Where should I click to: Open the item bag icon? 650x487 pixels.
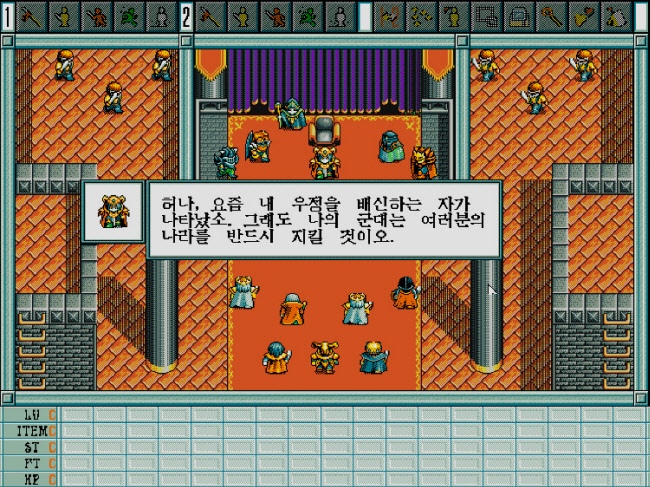tap(616, 16)
